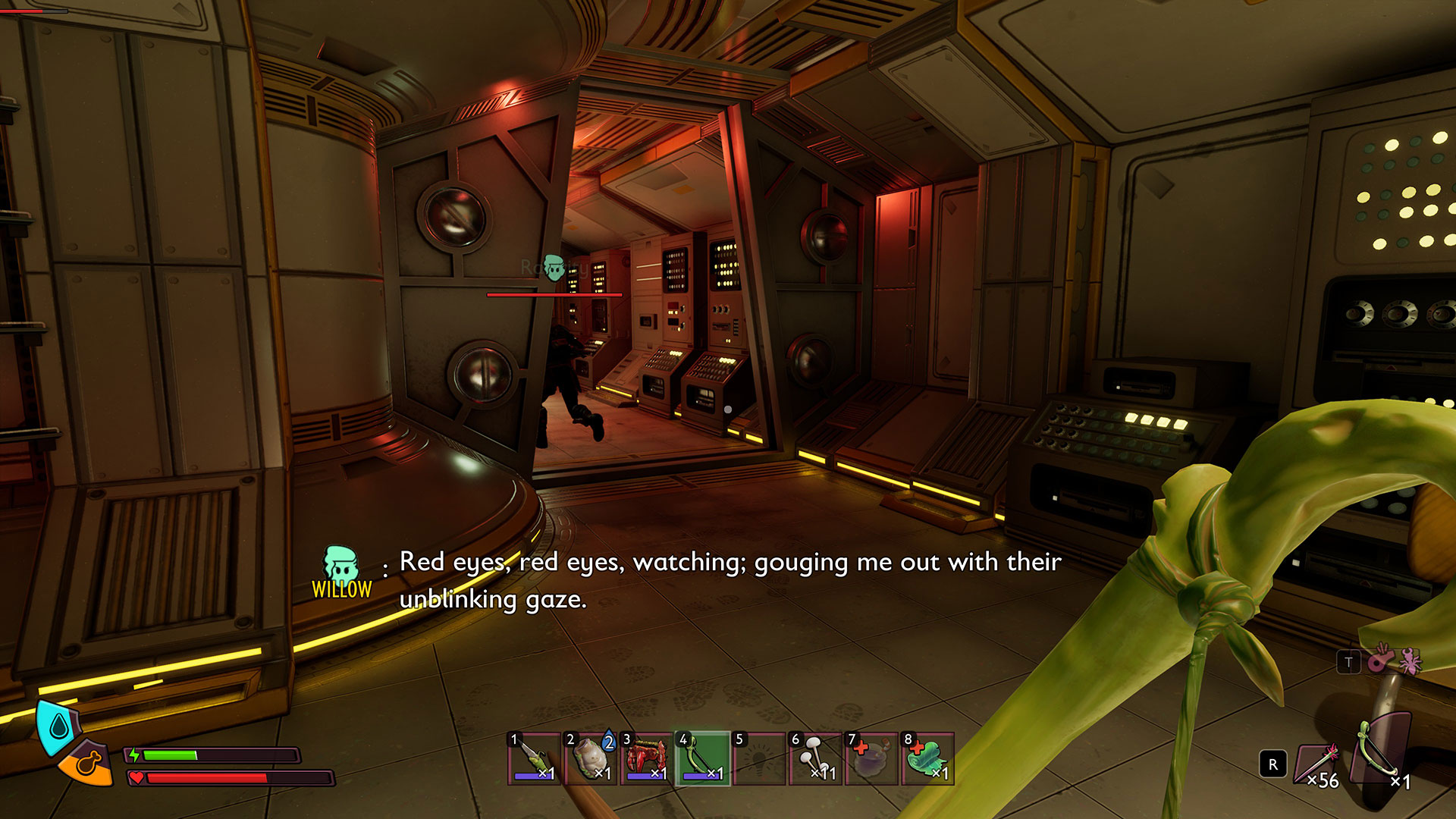The height and width of the screenshot is (819, 1456).
Task: Select the canteen in hotbar slot 2
Action: pos(591,758)
